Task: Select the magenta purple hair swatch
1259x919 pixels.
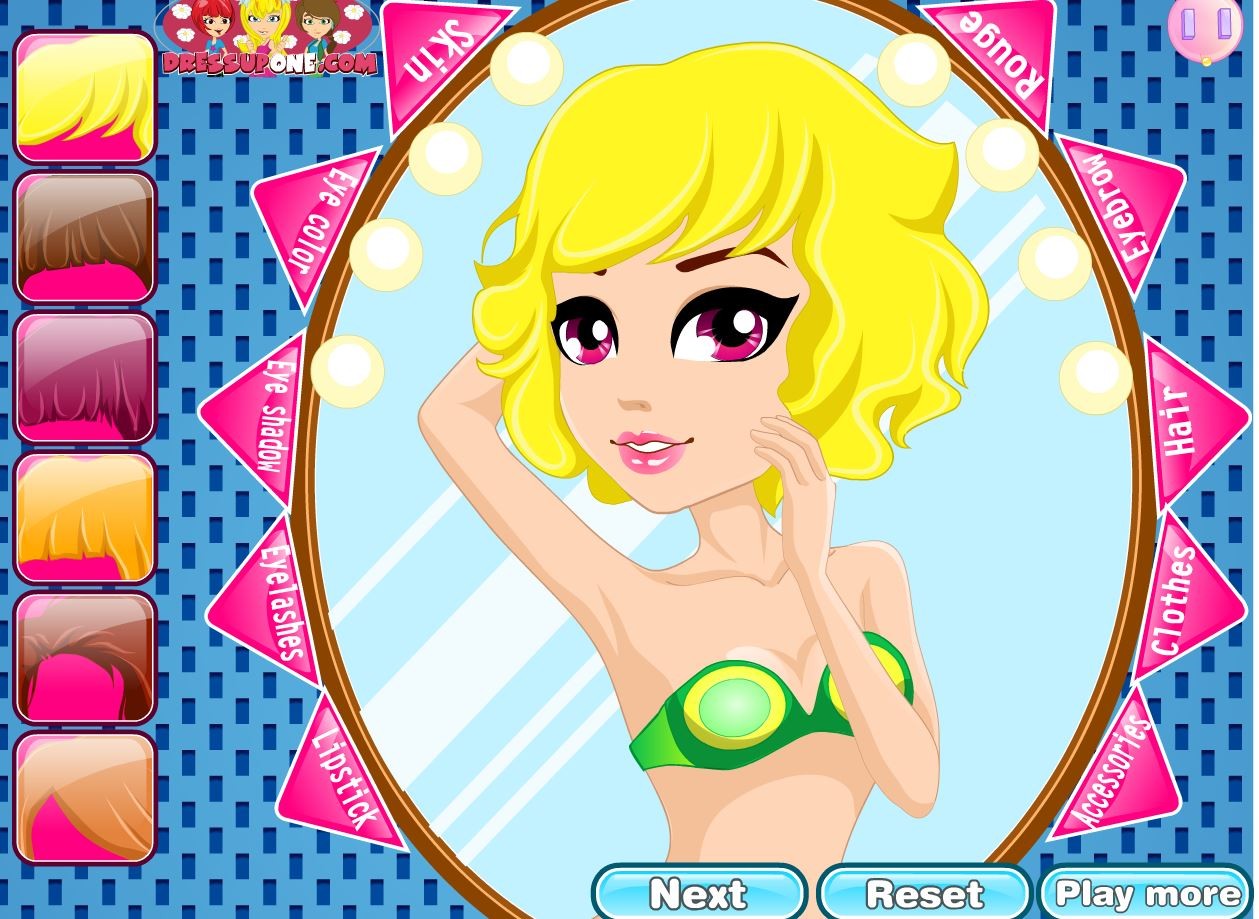Action: (x=85, y=377)
